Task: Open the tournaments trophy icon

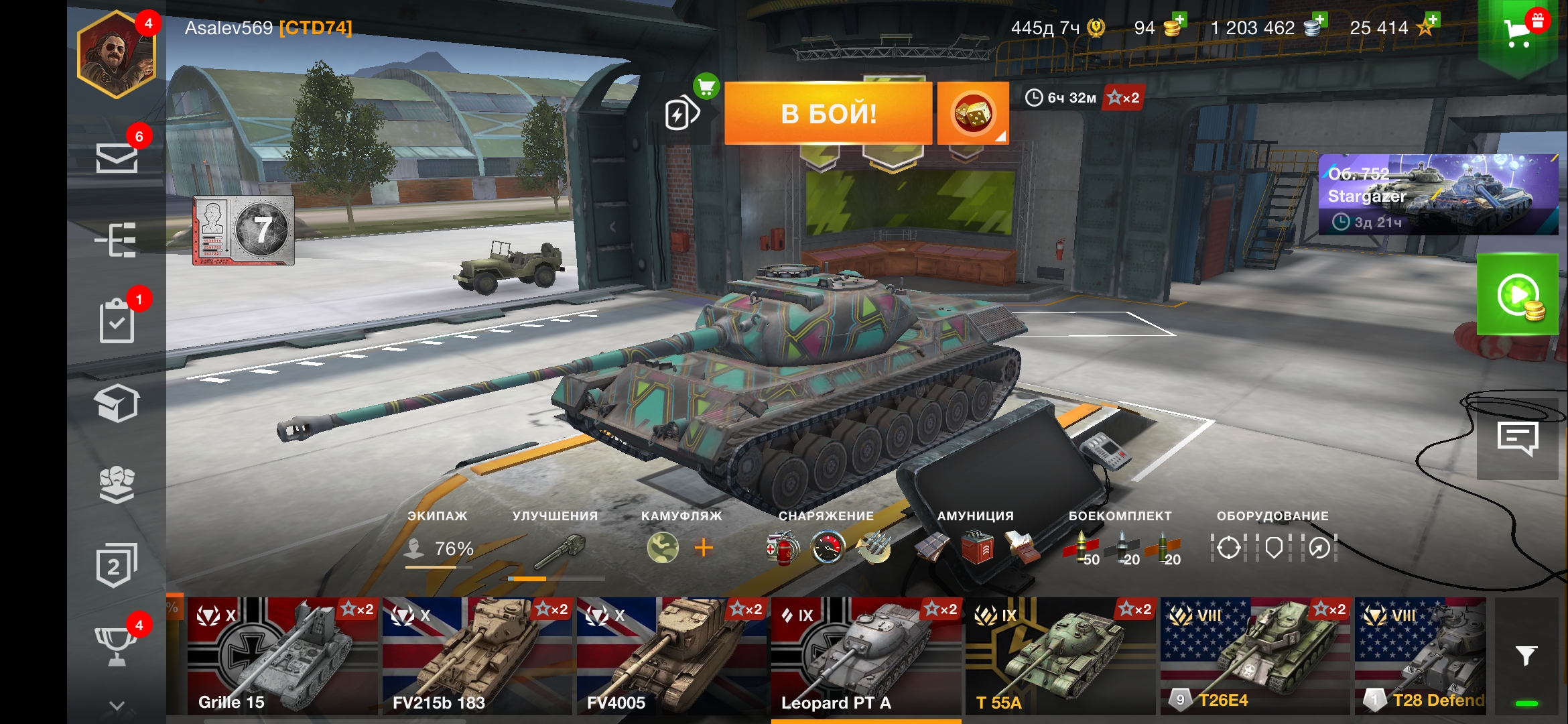Action: [x=117, y=645]
